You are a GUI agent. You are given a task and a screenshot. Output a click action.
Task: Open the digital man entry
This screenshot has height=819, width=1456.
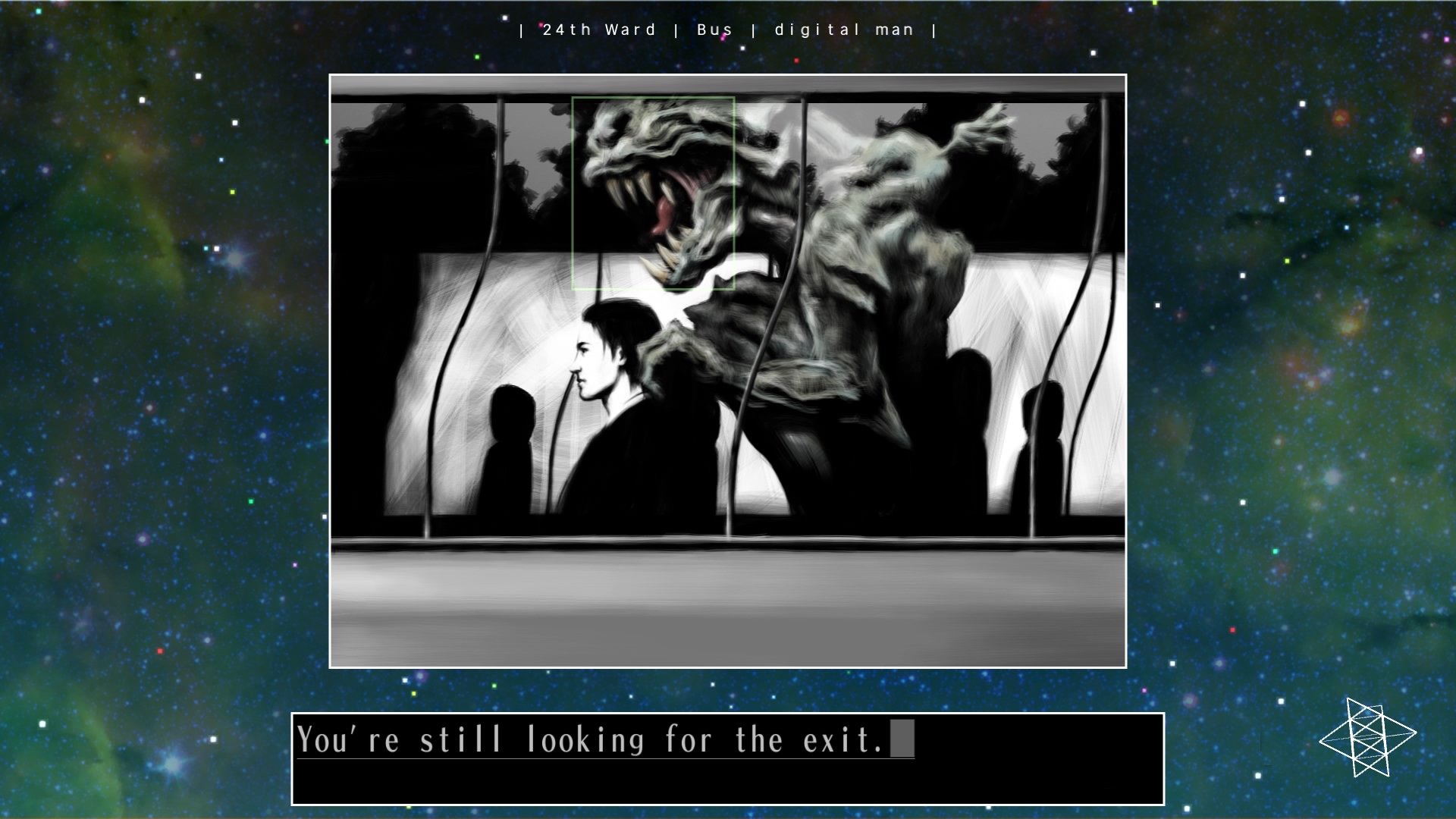843,30
